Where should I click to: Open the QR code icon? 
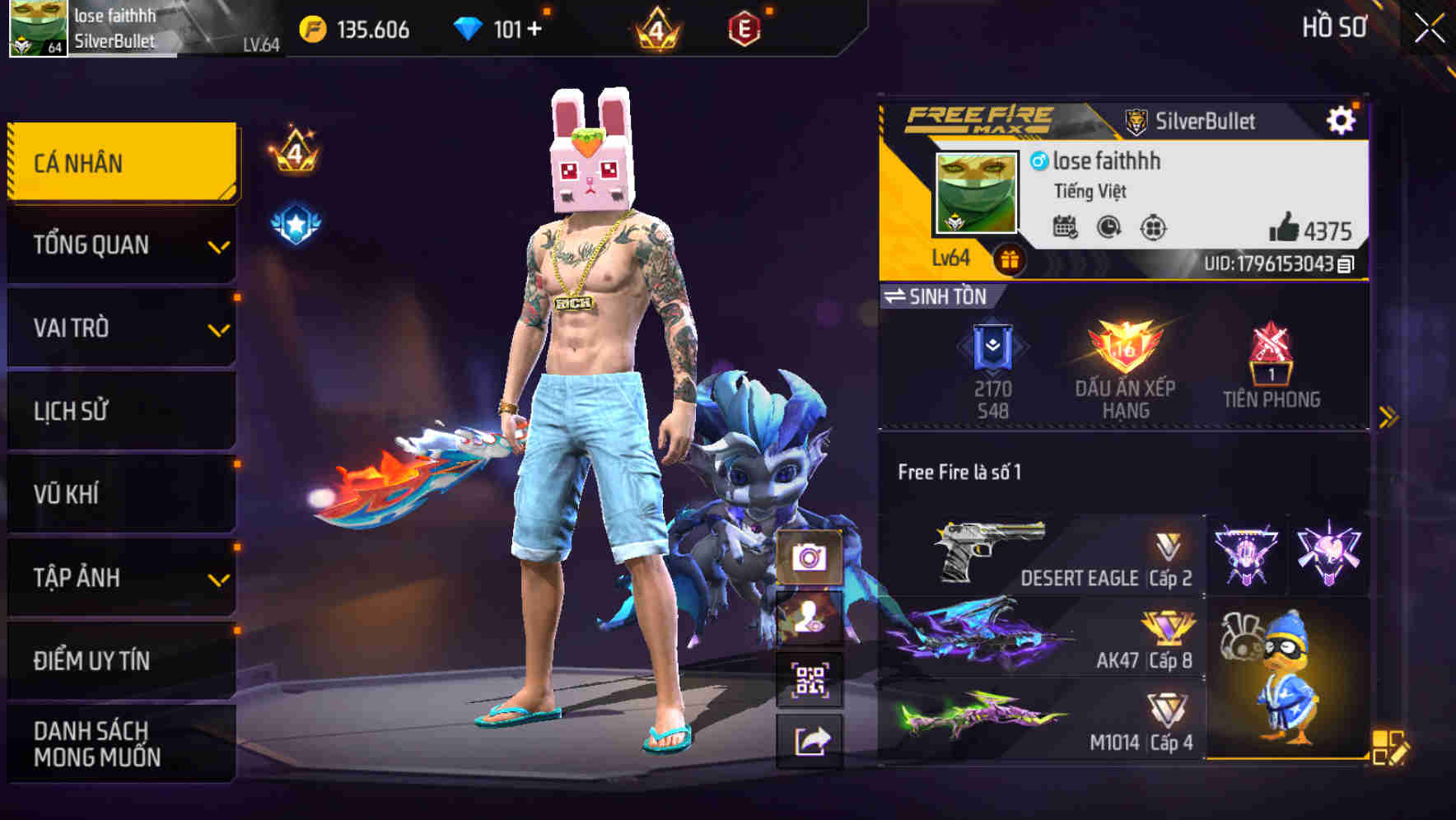point(811,681)
